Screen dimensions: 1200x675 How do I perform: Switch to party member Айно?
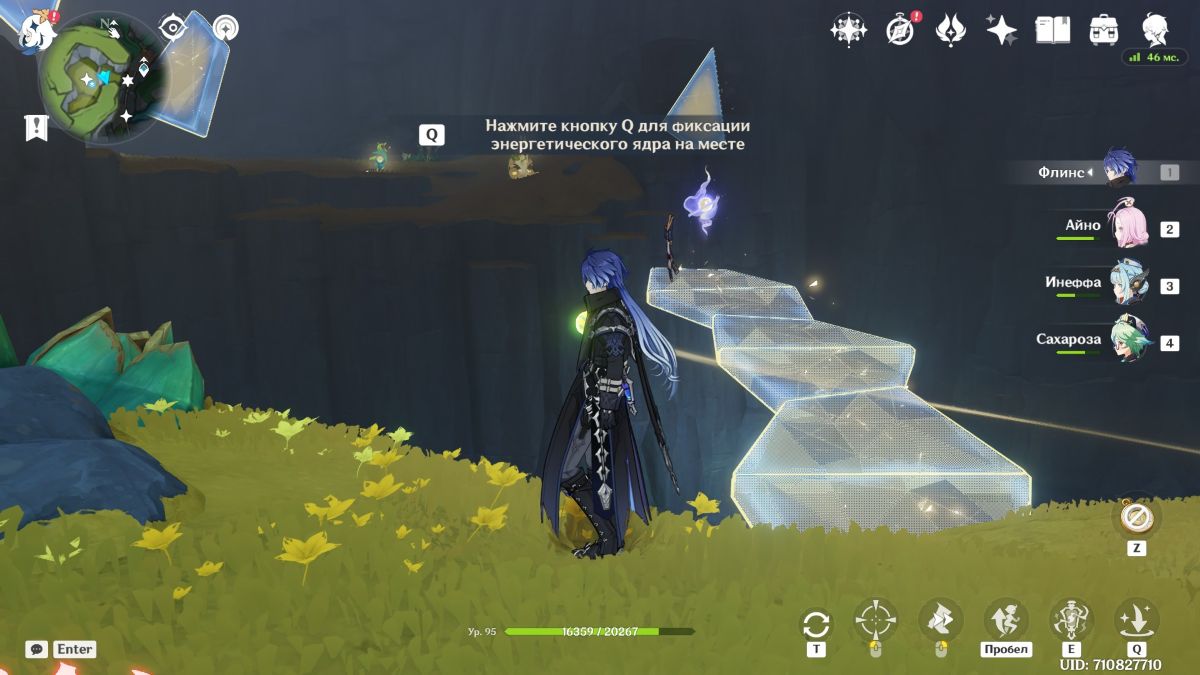1129,228
